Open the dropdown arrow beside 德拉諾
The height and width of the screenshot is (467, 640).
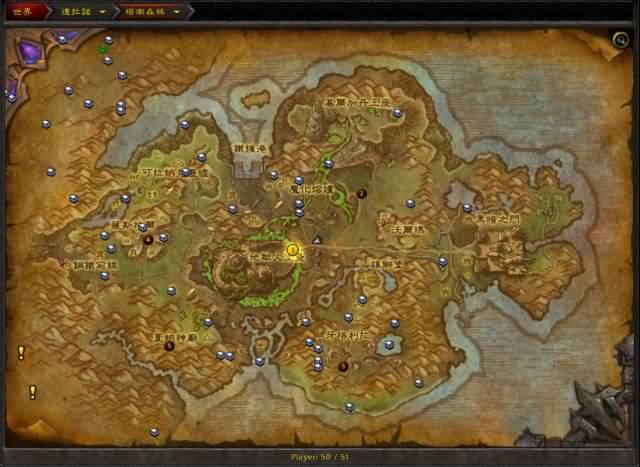[102, 13]
